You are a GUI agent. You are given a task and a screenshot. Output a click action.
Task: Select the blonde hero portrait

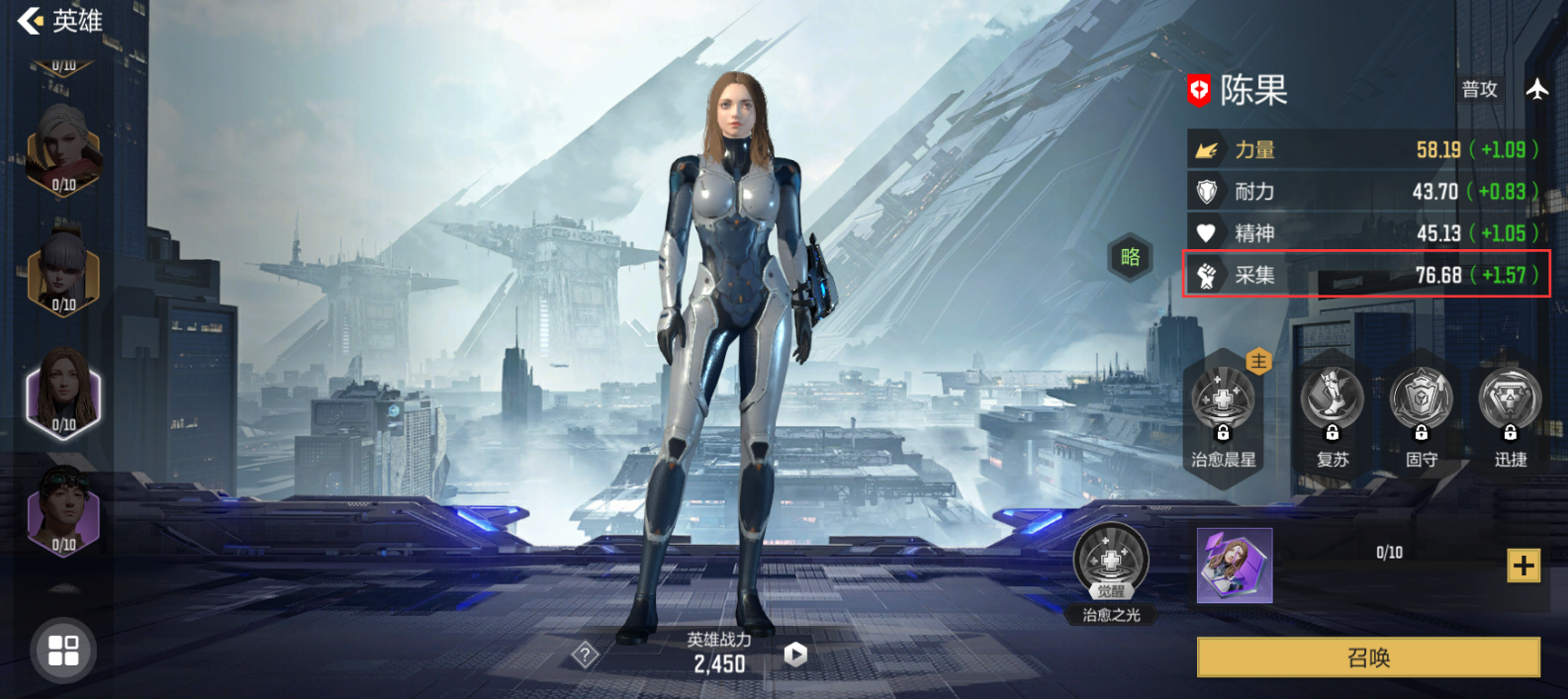coord(63,150)
